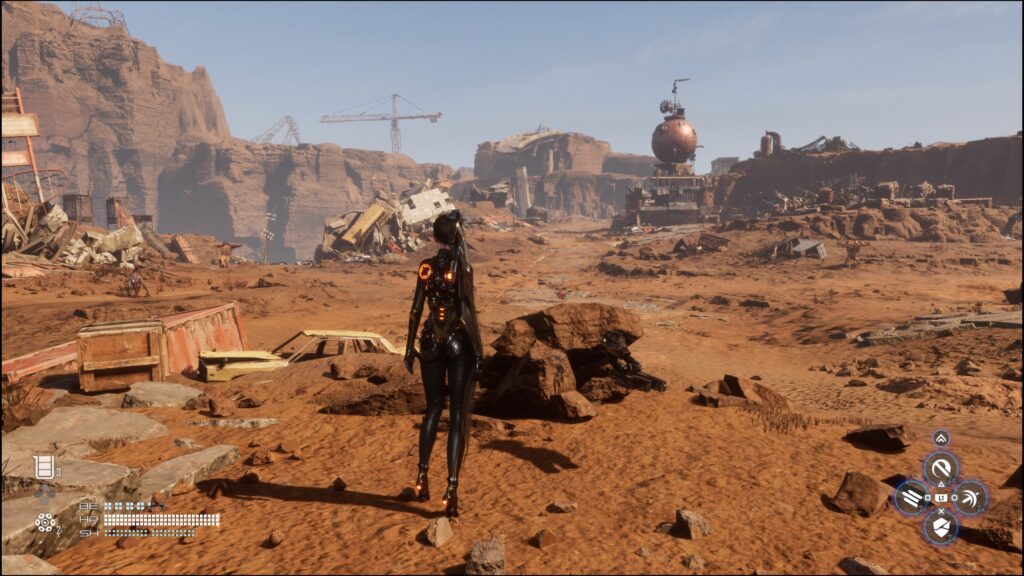Use the healing canister item icon
Viewport: 1024px width, 576px height.
pos(43,466)
